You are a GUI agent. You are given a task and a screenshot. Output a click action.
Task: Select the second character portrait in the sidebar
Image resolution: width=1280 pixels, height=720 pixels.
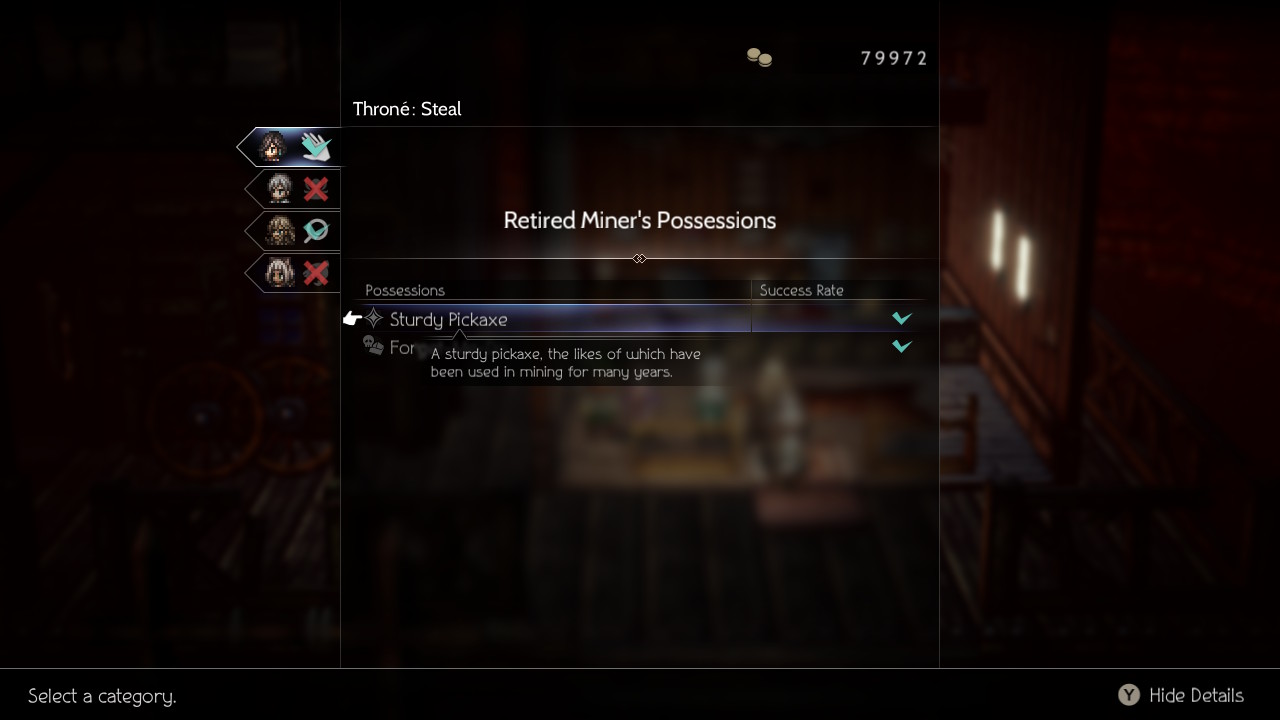coord(279,188)
